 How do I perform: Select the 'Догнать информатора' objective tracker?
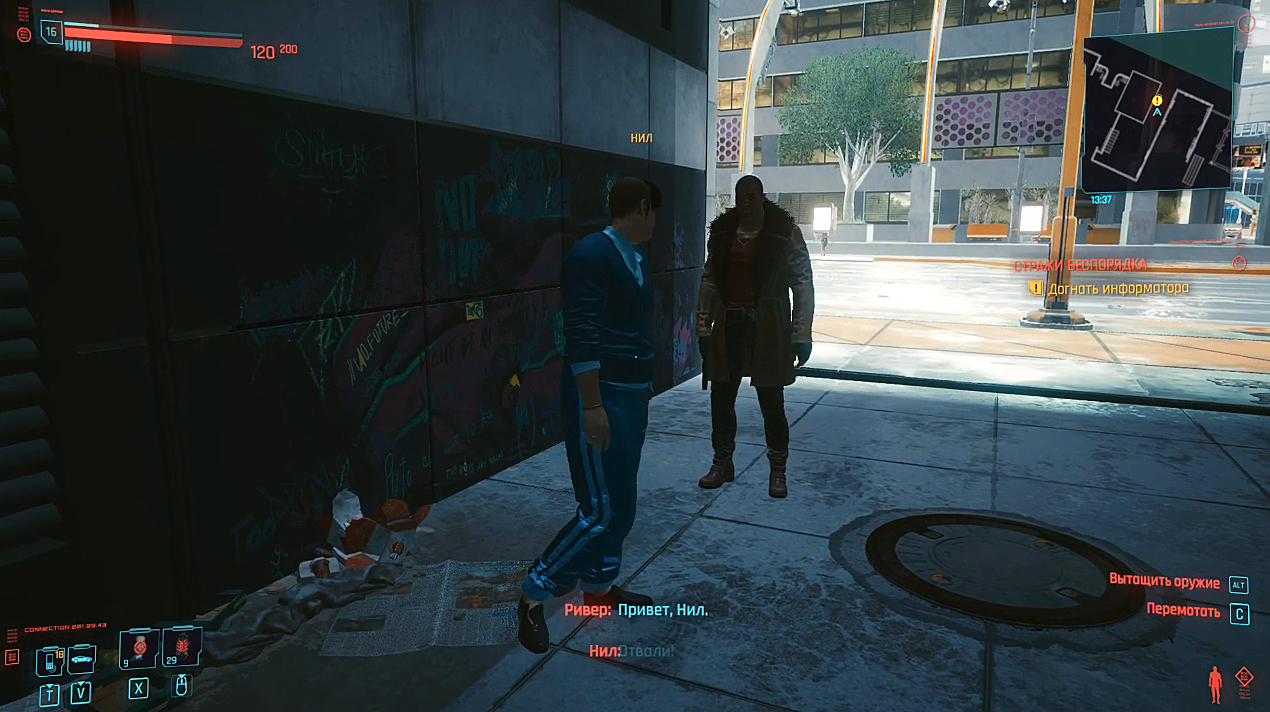click(x=1118, y=288)
